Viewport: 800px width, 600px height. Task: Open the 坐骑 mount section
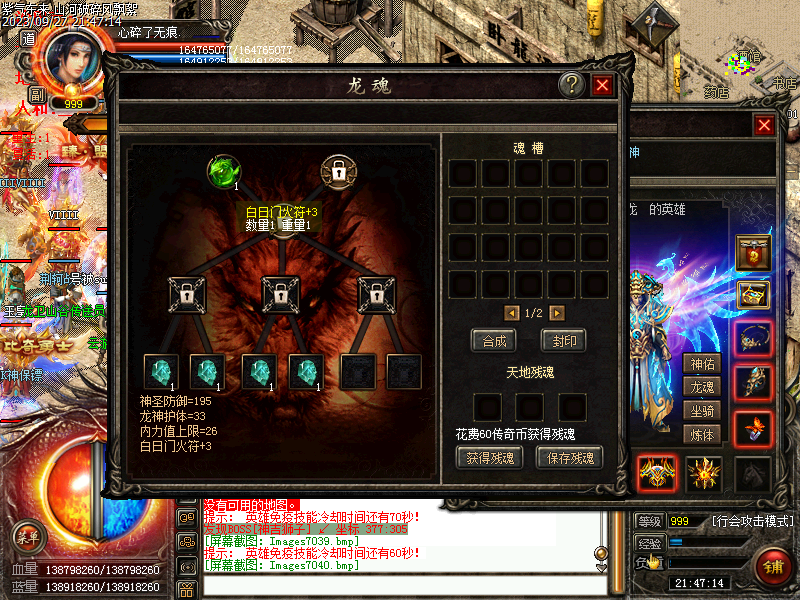702,411
